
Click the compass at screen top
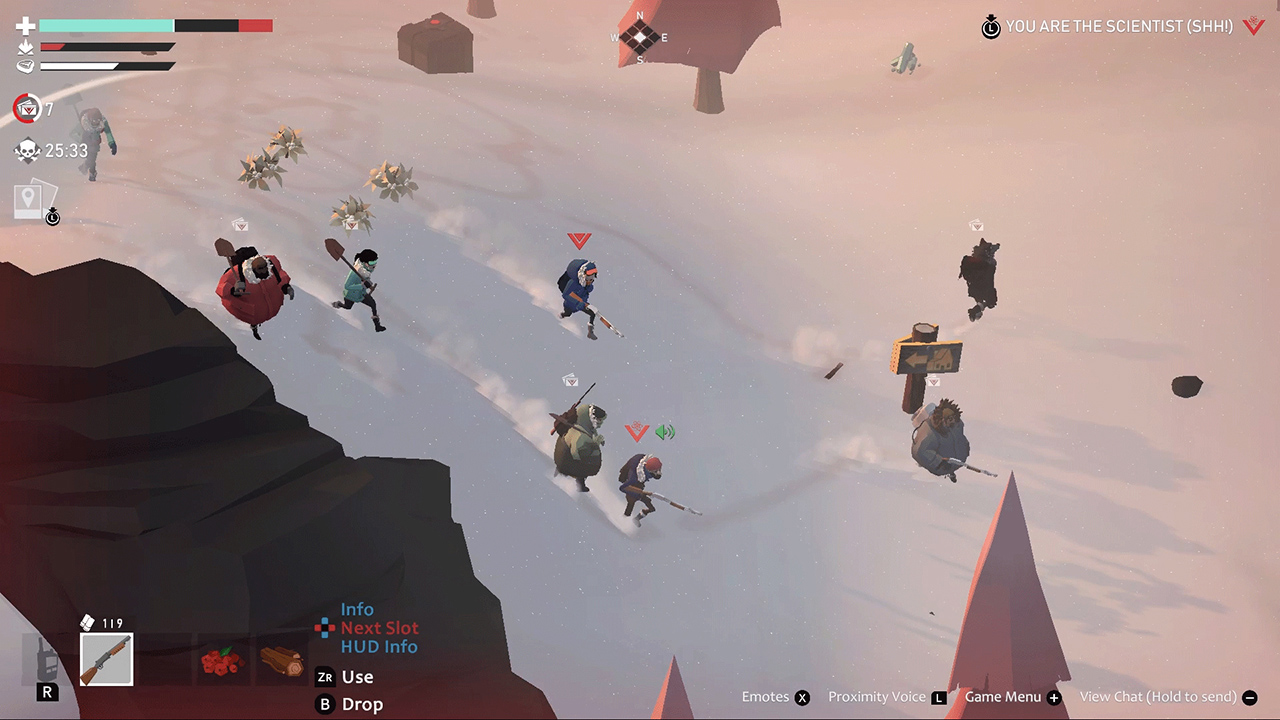point(637,37)
